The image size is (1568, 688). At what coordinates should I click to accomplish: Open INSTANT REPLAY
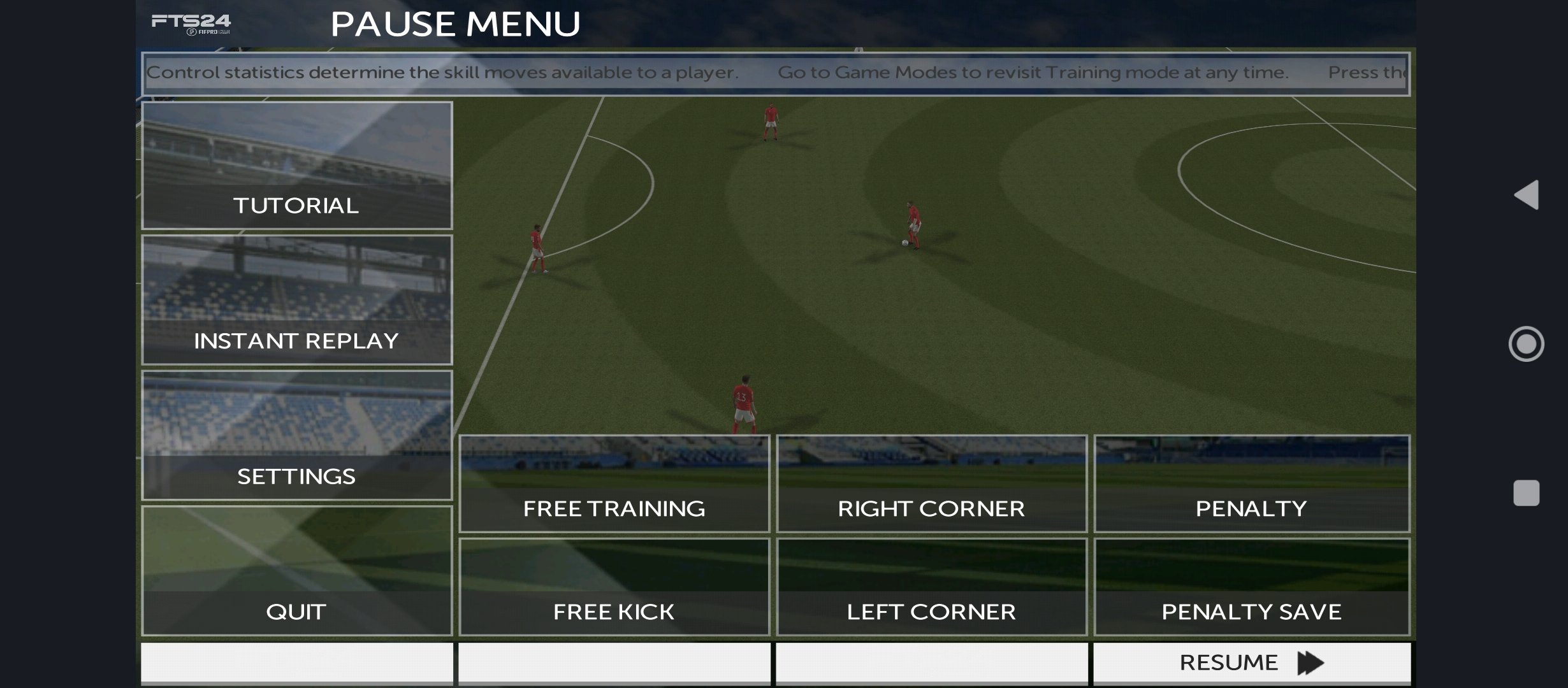tap(296, 340)
